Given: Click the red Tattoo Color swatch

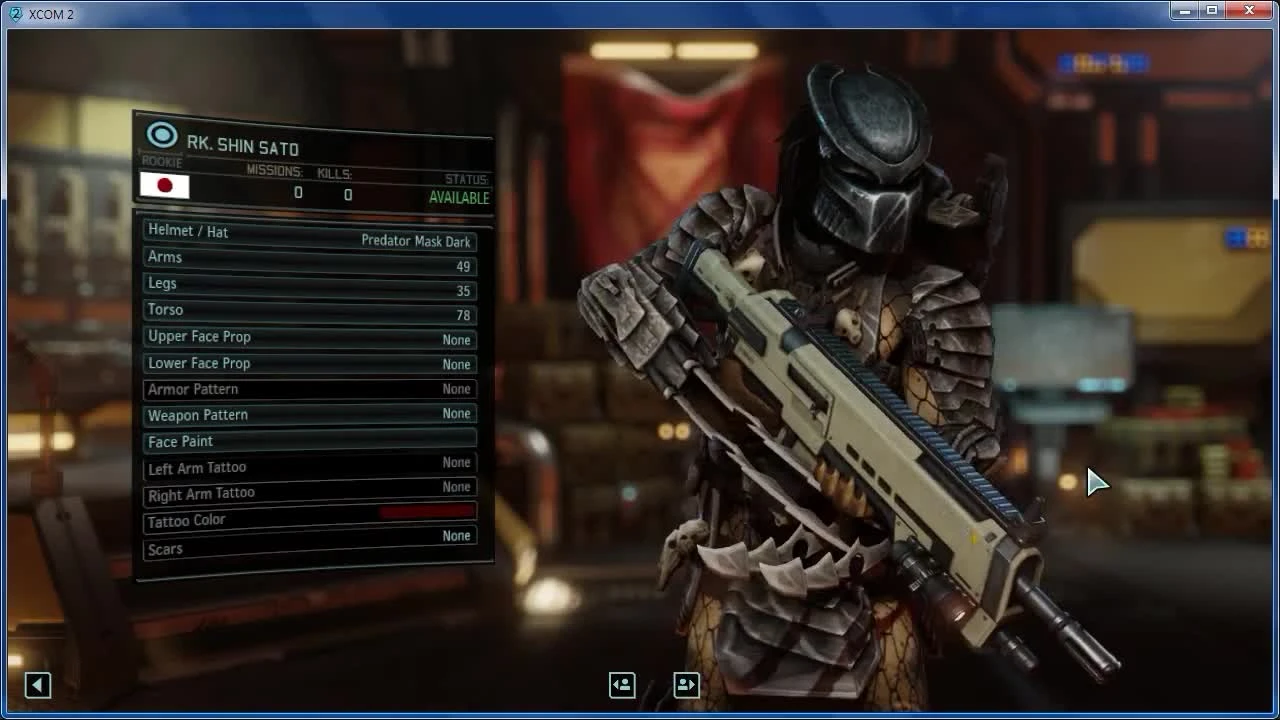Looking at the screenshot, I should click(428, 511).
